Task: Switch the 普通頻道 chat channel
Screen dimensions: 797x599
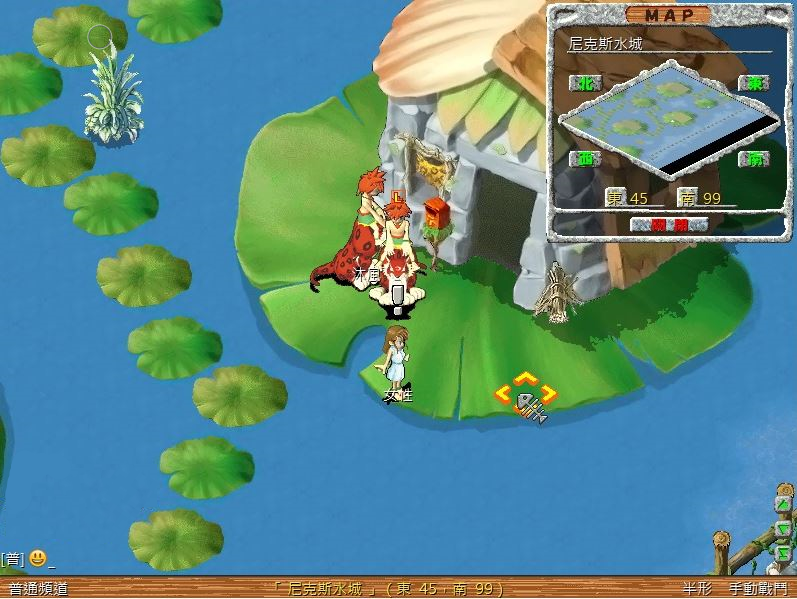Action: (38, 589)
